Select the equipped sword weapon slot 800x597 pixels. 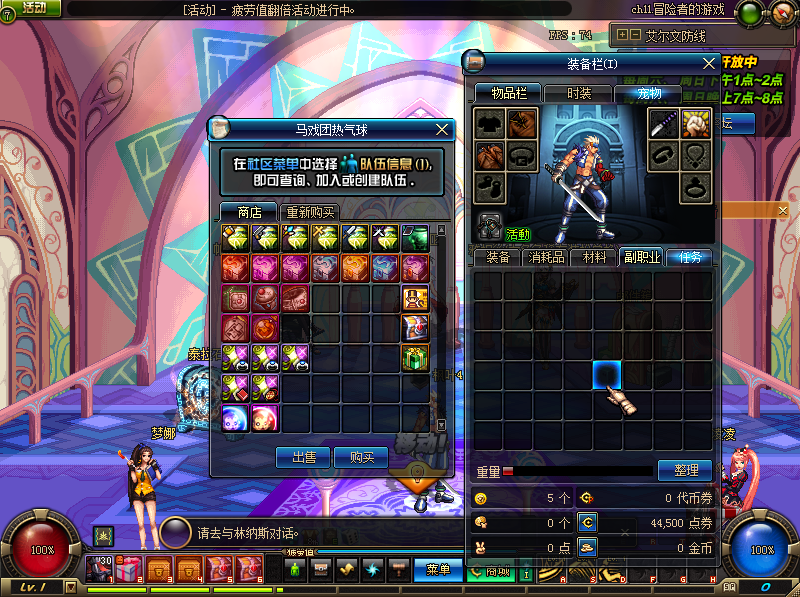pos(665,123)
